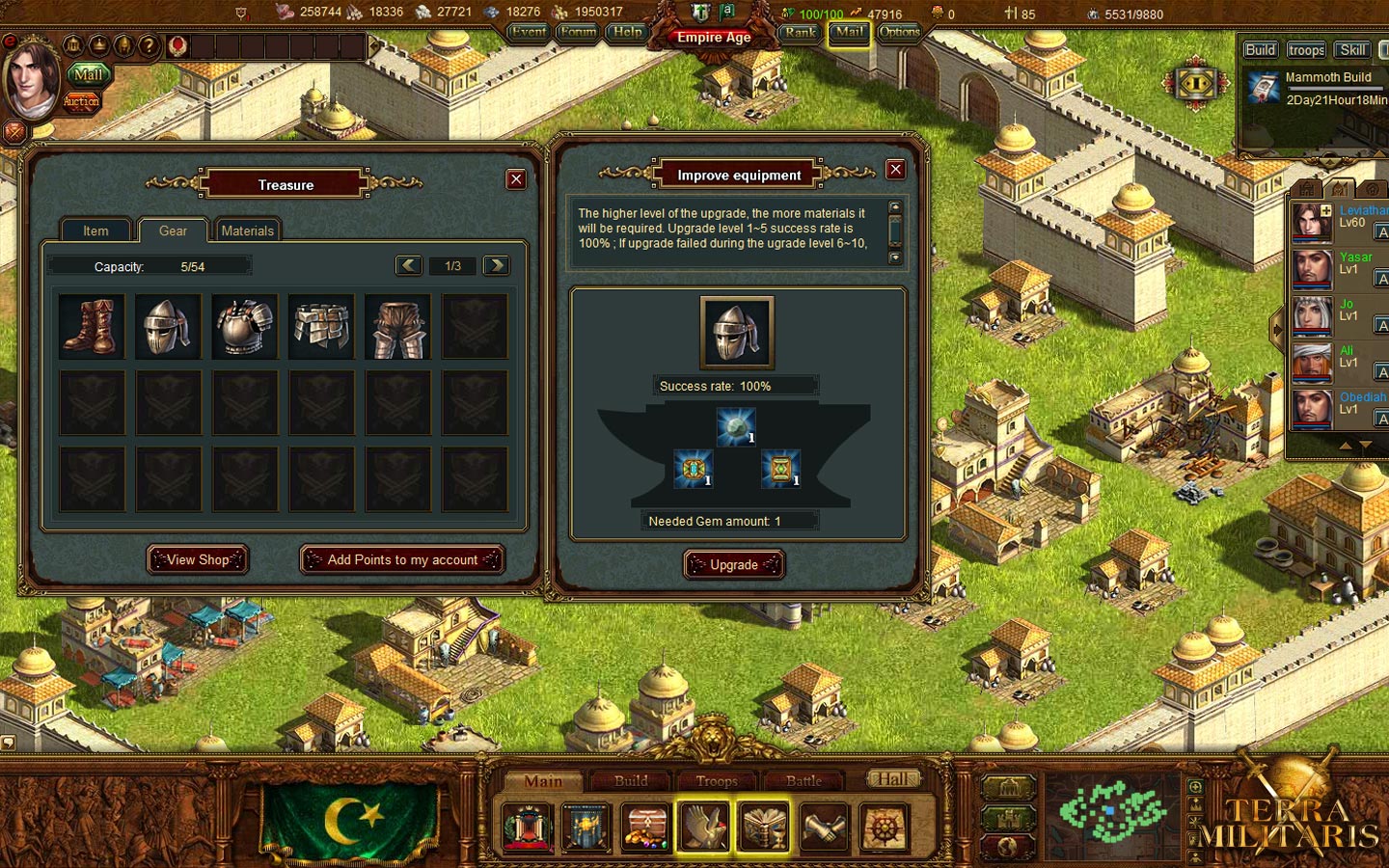Open the Materials tab
This screenshot has width=1389, height=868.
[x=248, y=231]
